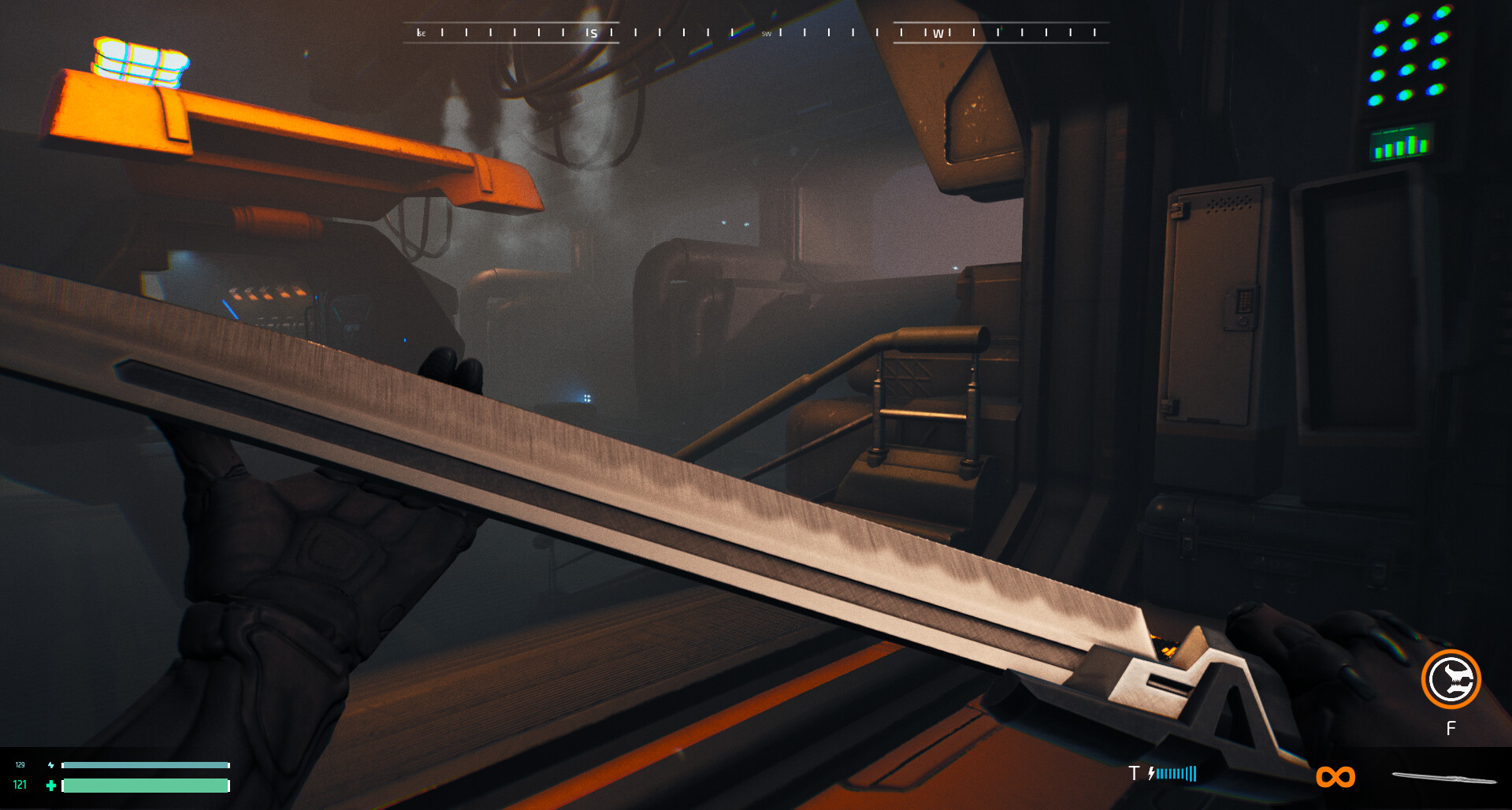Click the orange infinity ammo icon
Viewport: 1512px width, 810px height.
[x=1336, y=776]
